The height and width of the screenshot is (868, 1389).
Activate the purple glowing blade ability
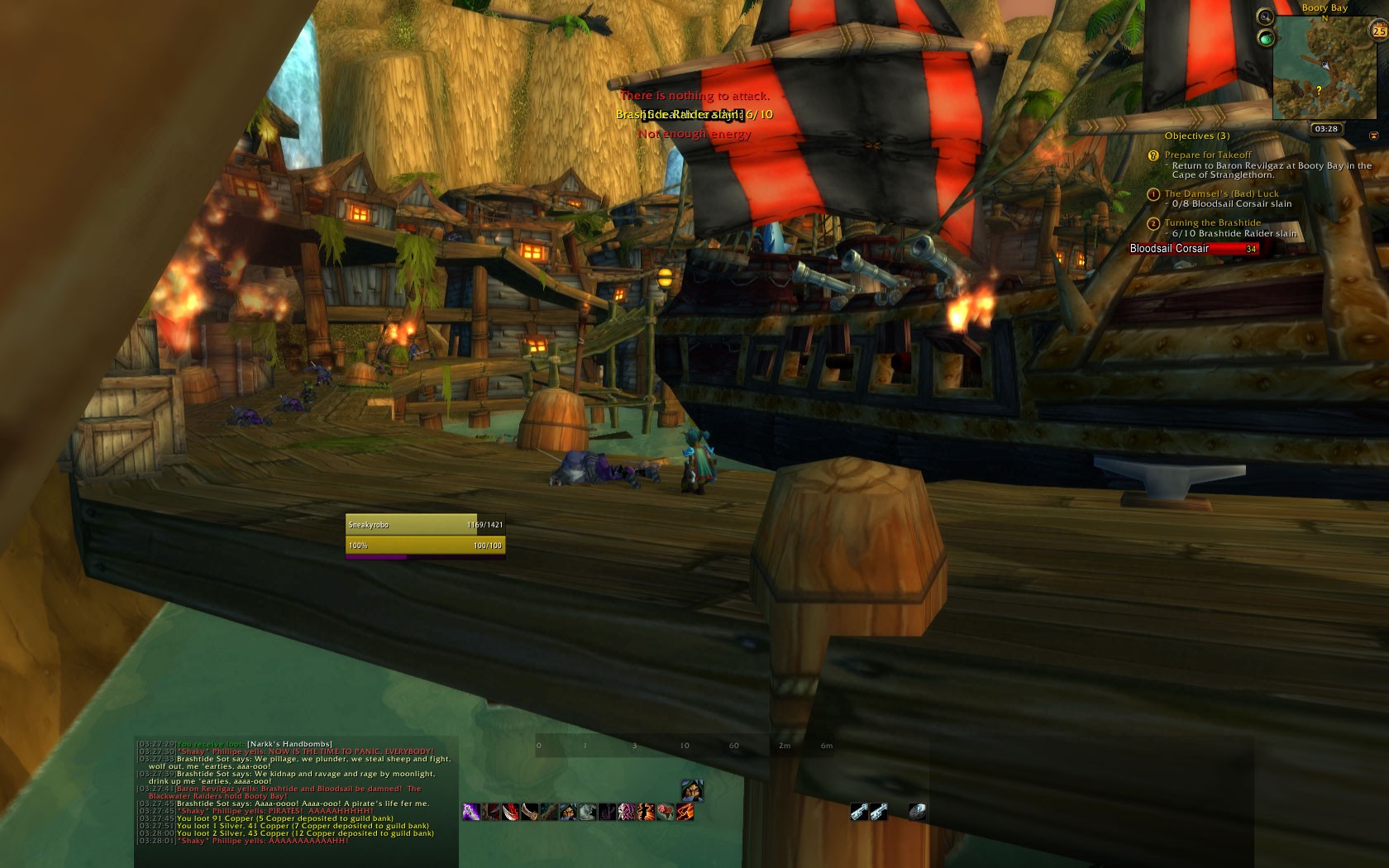click(471, 812)
